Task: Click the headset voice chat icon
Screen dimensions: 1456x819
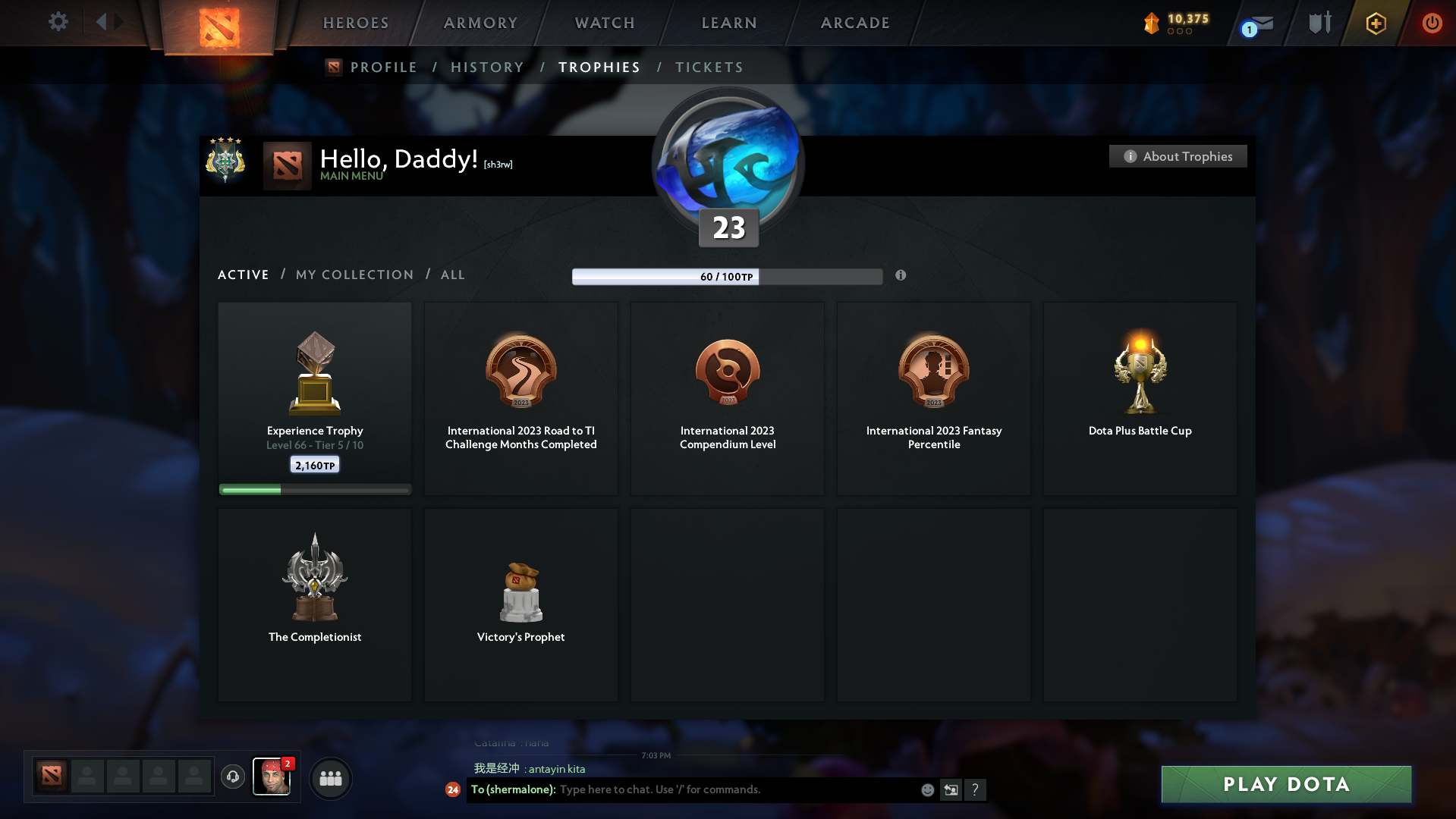Action: click(x=233, y=777)
